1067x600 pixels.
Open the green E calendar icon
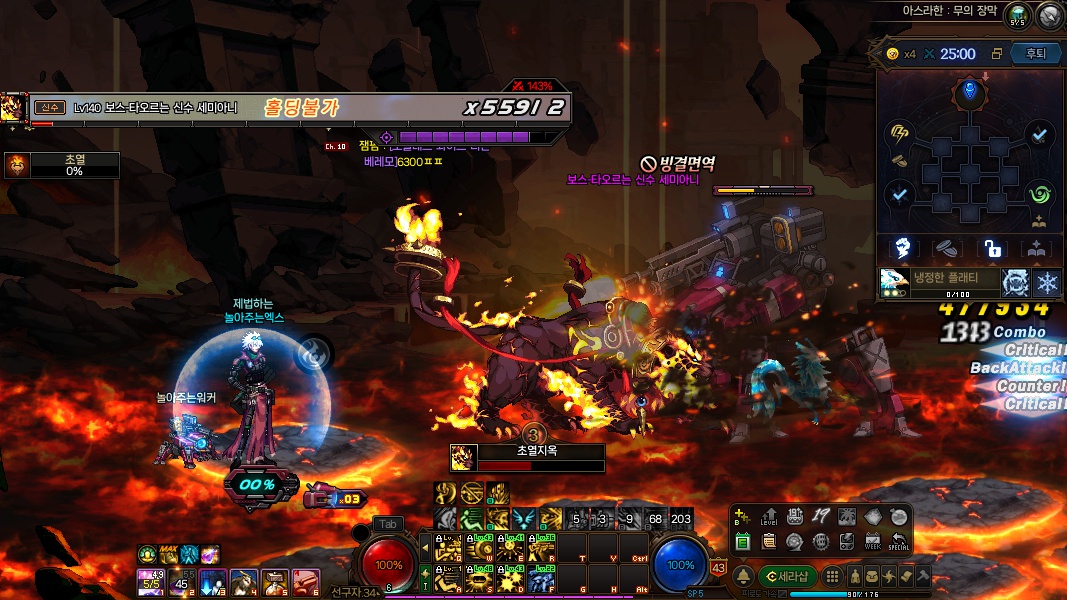743,541
